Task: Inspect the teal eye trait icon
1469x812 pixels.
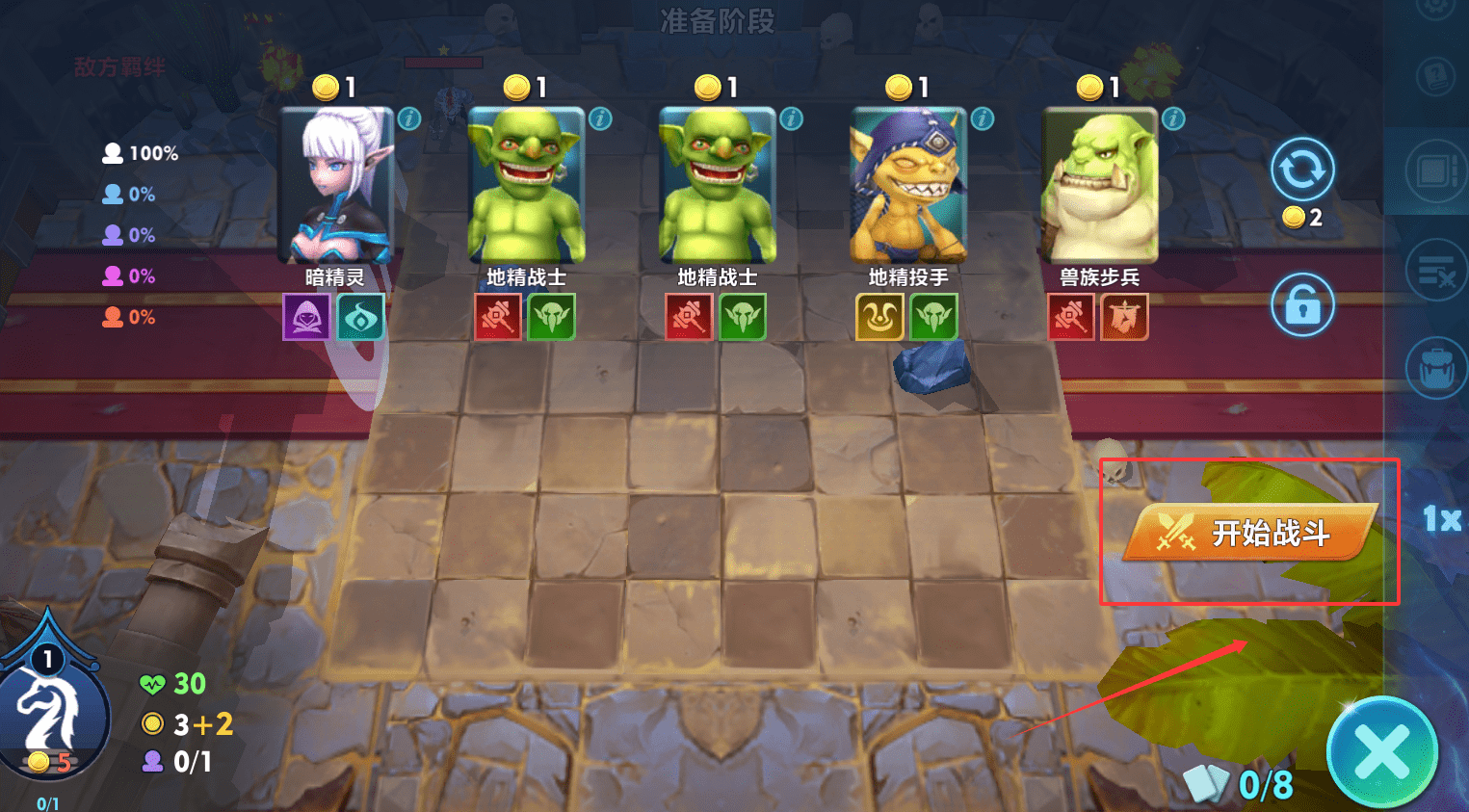Action: 361,317
